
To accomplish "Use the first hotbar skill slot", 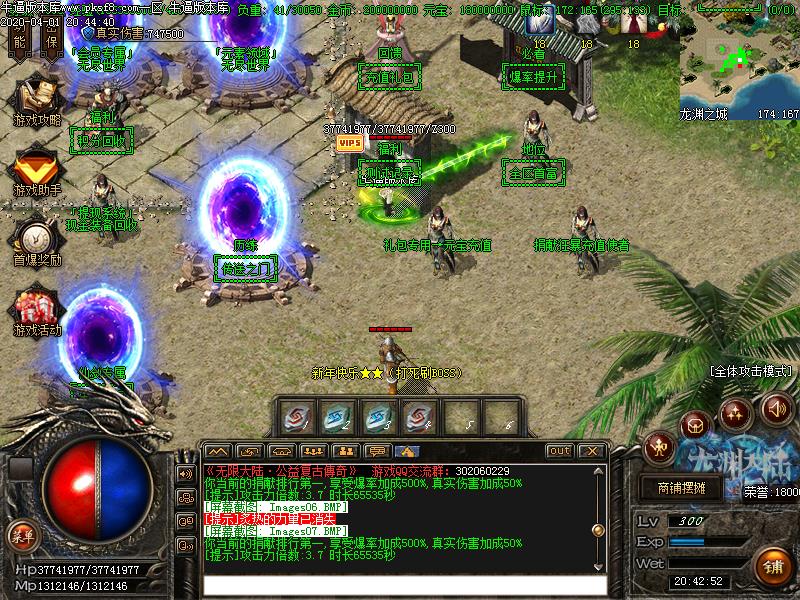I will pyautogui.click(x=297, y=416).
